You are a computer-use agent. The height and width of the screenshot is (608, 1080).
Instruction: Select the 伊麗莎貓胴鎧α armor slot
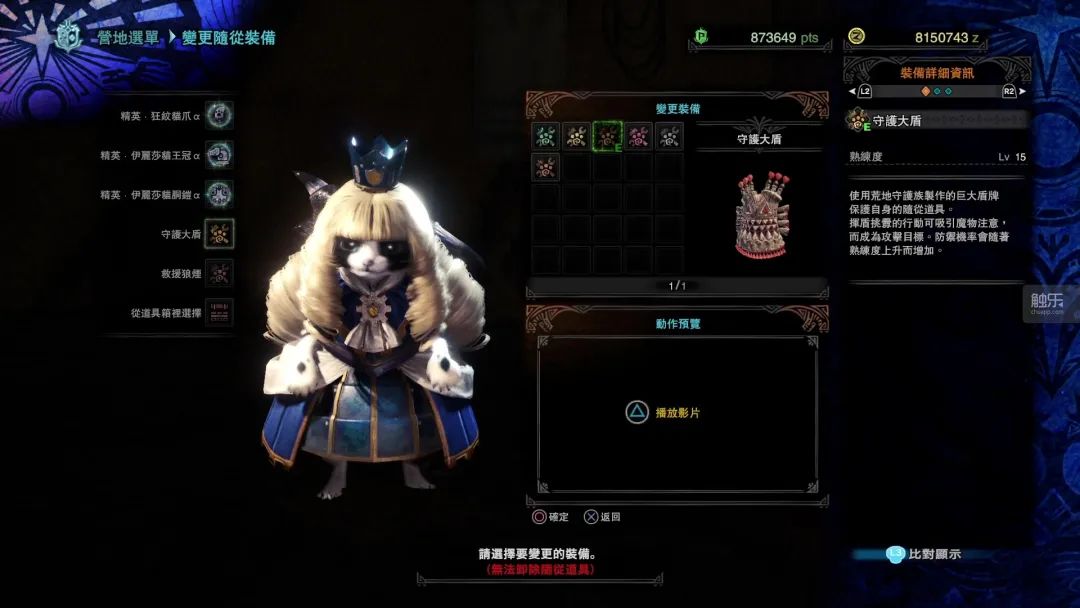pos(219,194)
